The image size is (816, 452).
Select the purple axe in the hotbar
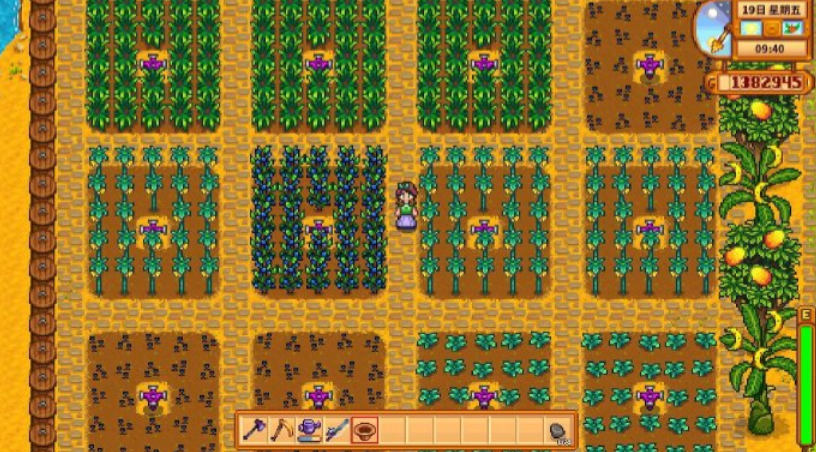pos(255,430)
